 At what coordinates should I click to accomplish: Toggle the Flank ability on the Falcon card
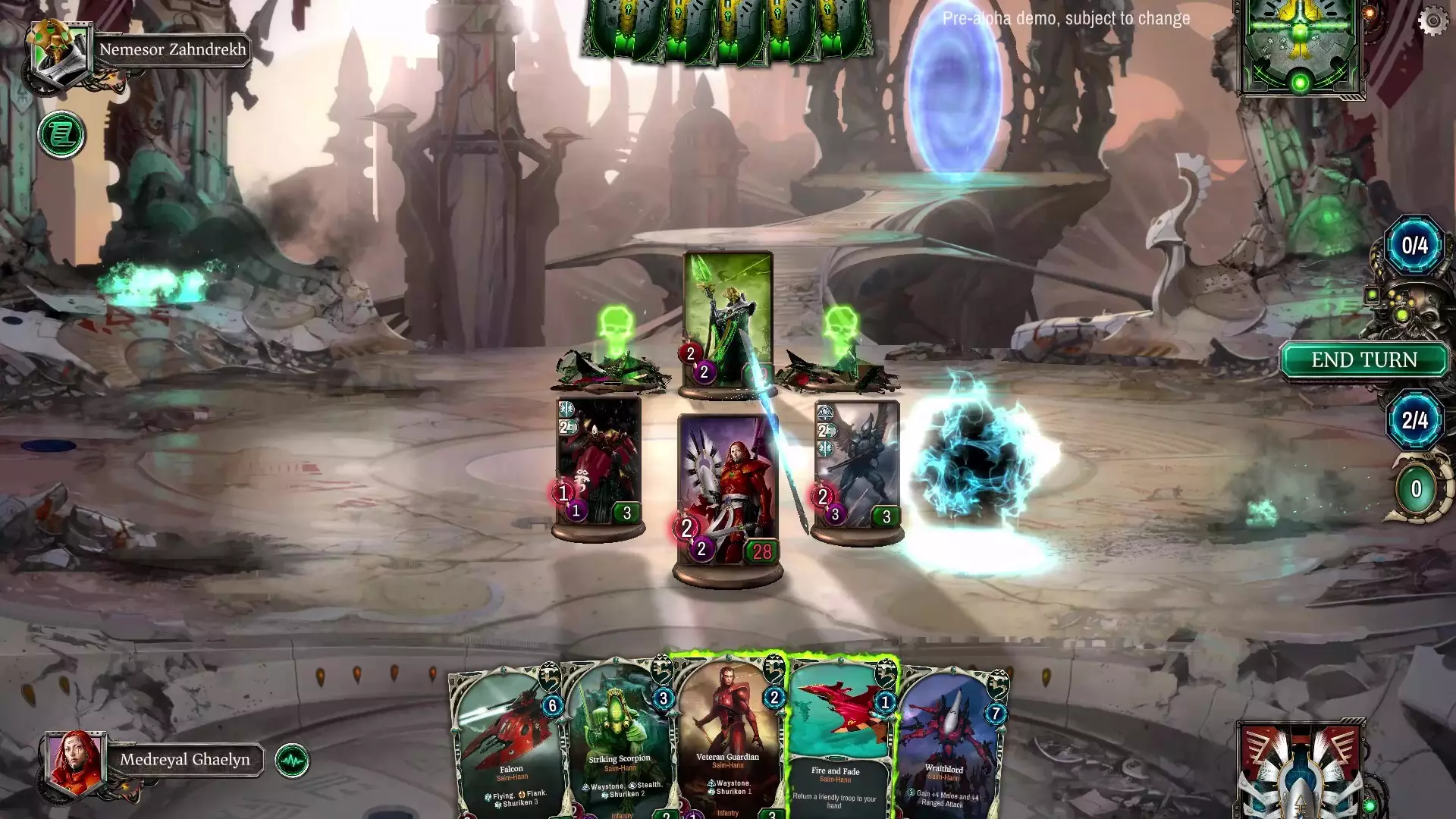(522, 795)
